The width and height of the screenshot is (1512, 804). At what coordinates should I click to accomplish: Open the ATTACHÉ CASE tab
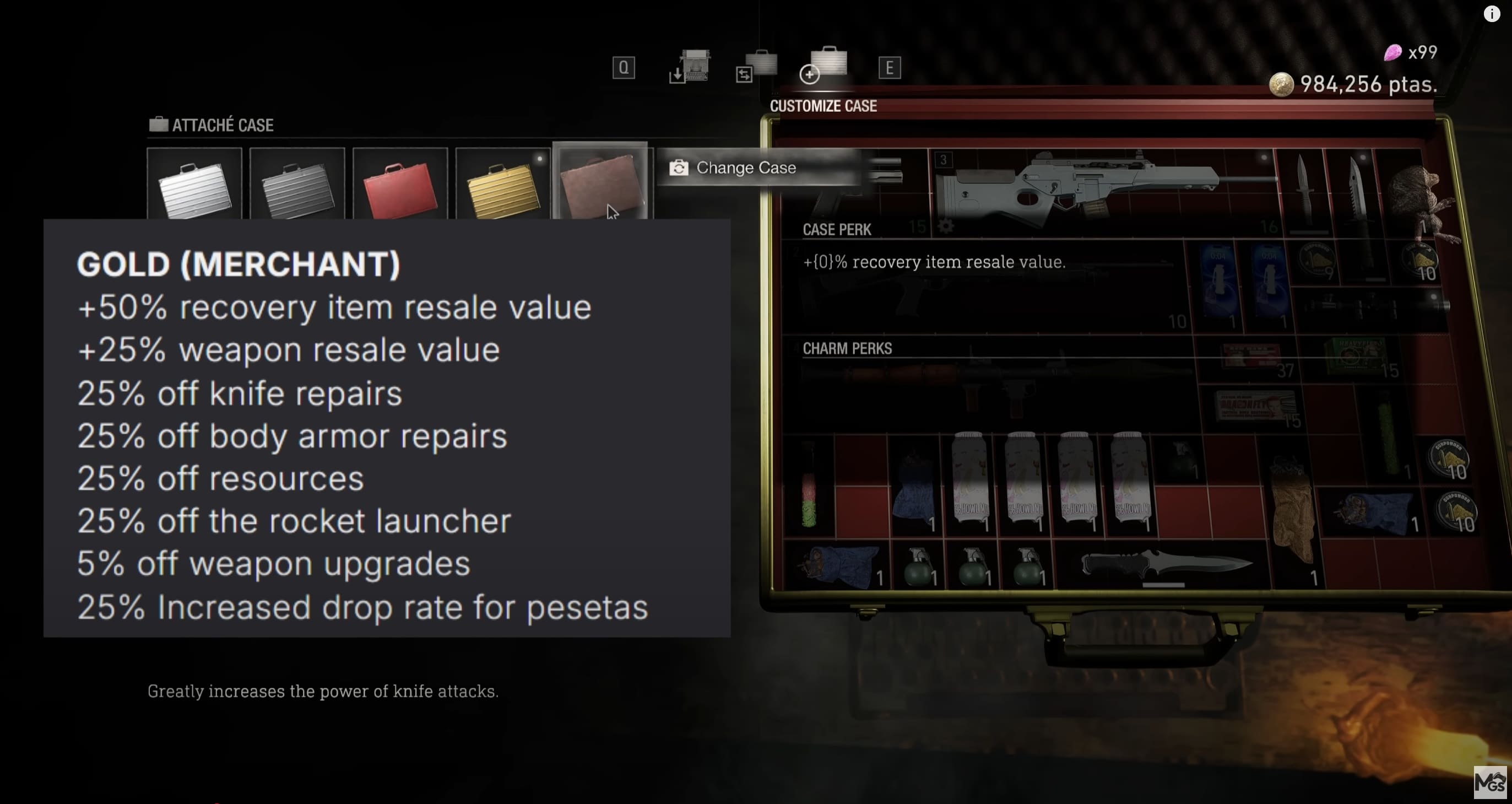pyautogui.click(x=213, y=125)
